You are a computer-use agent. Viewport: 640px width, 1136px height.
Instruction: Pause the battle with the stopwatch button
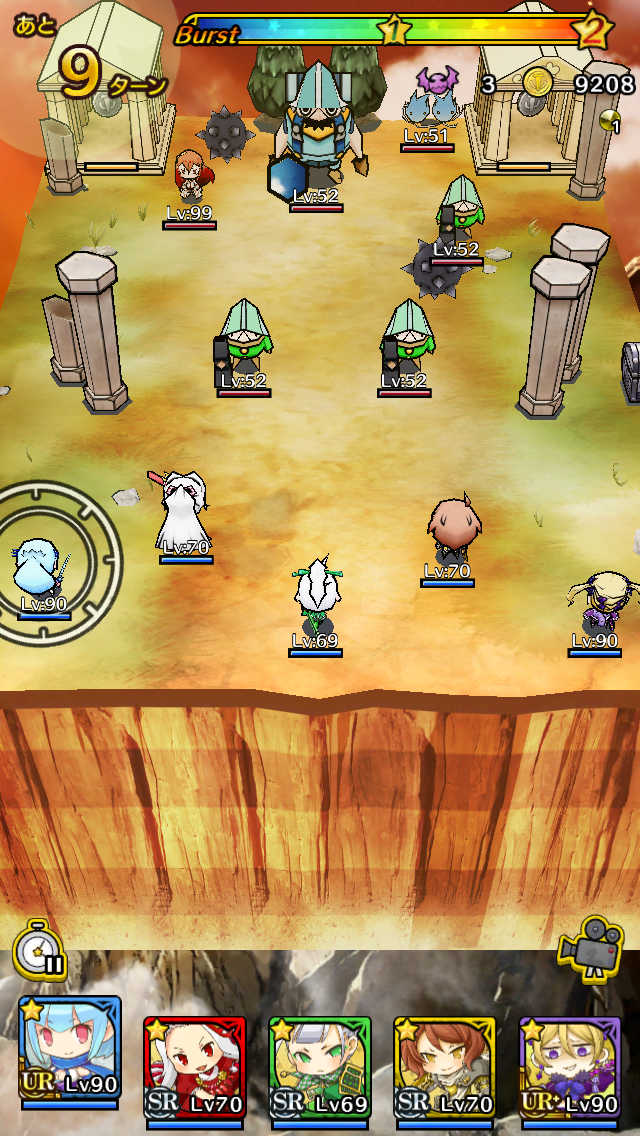[39, 949]
